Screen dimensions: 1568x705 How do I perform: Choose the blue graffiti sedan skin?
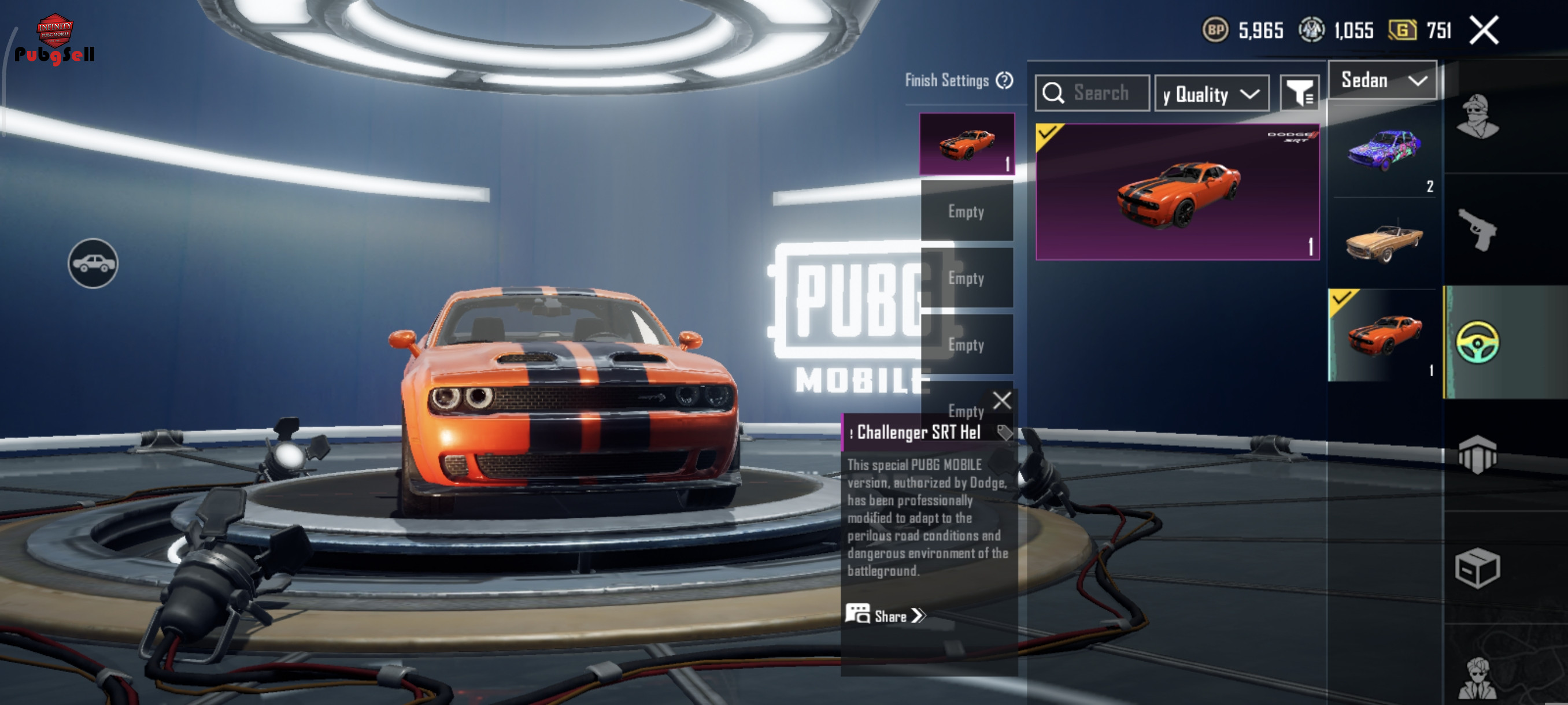(1384, 150)
